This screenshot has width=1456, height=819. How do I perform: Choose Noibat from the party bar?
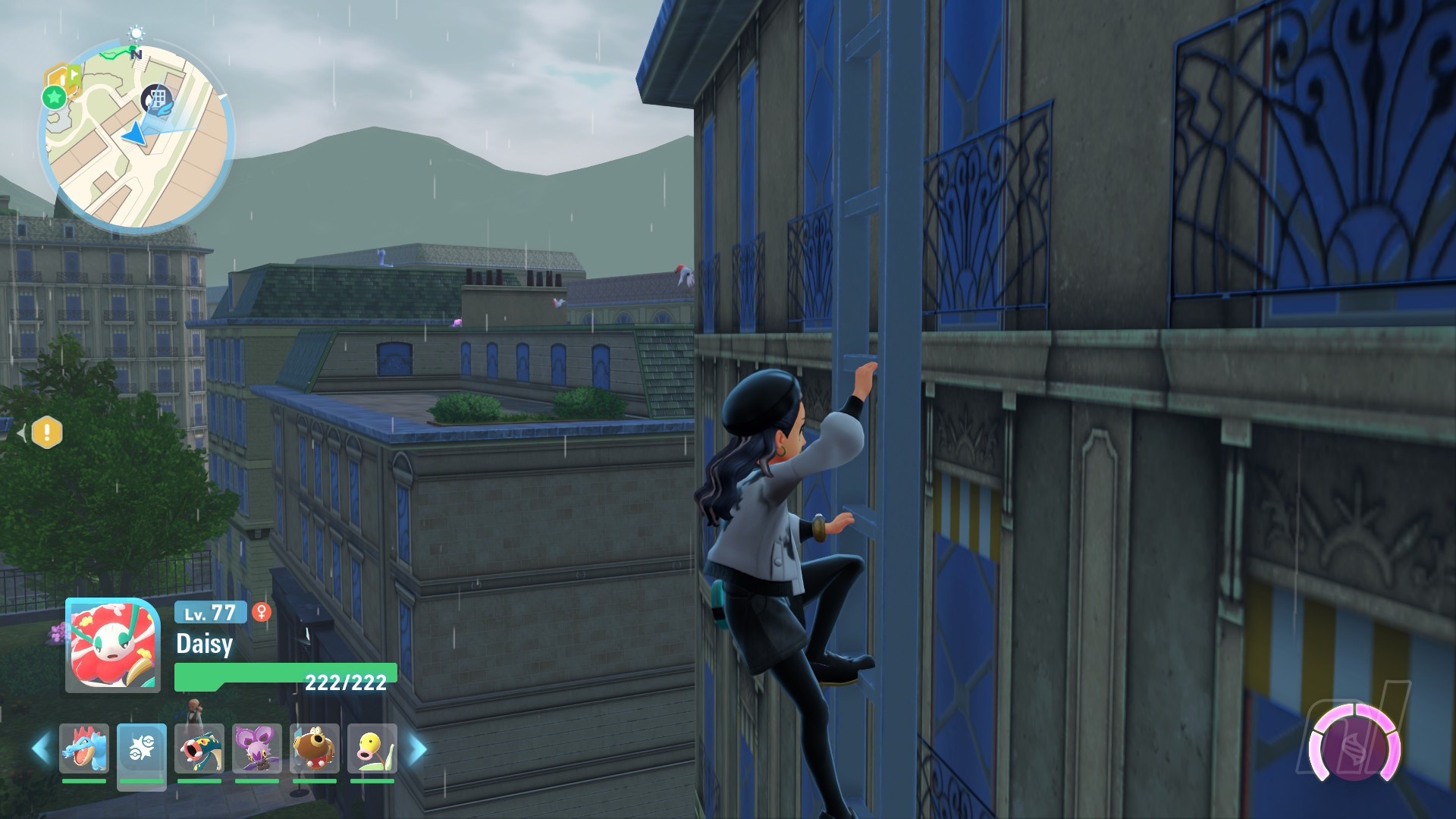tap(257, 748)
